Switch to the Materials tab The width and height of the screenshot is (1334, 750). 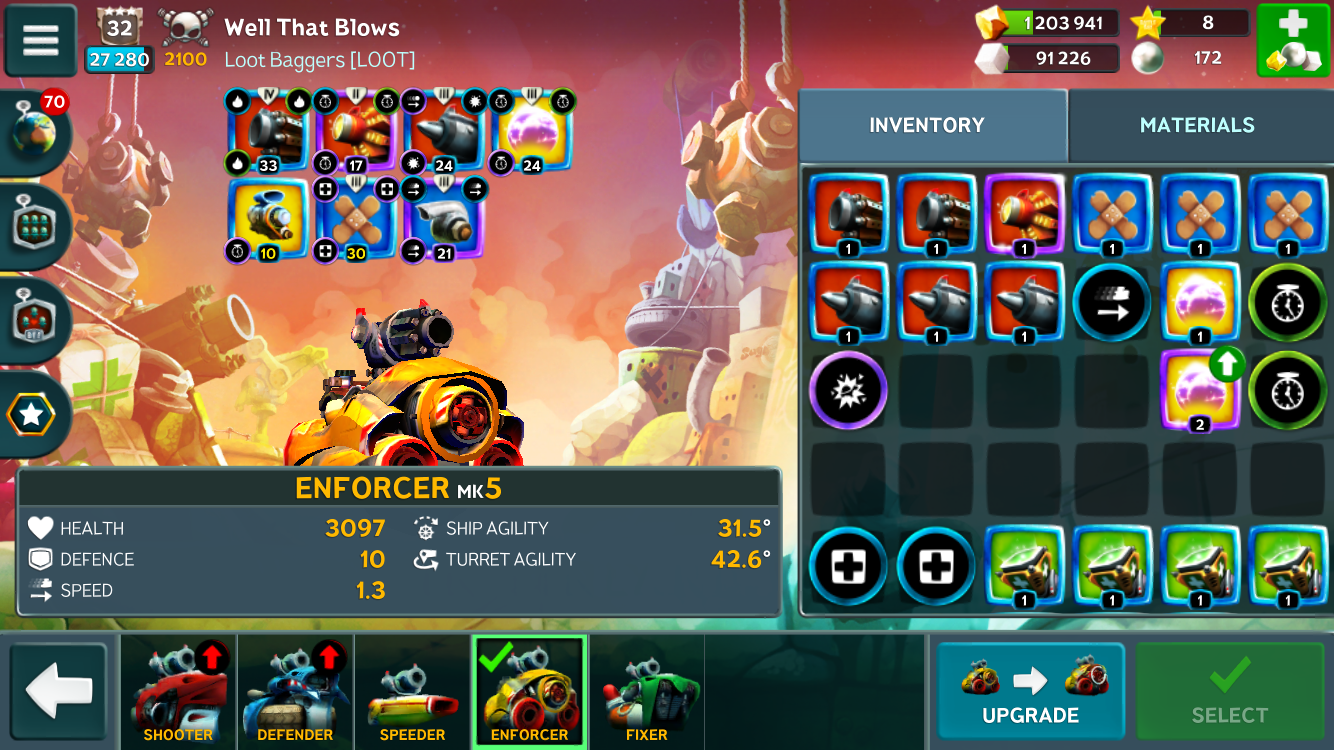(x=1196, y=125)
